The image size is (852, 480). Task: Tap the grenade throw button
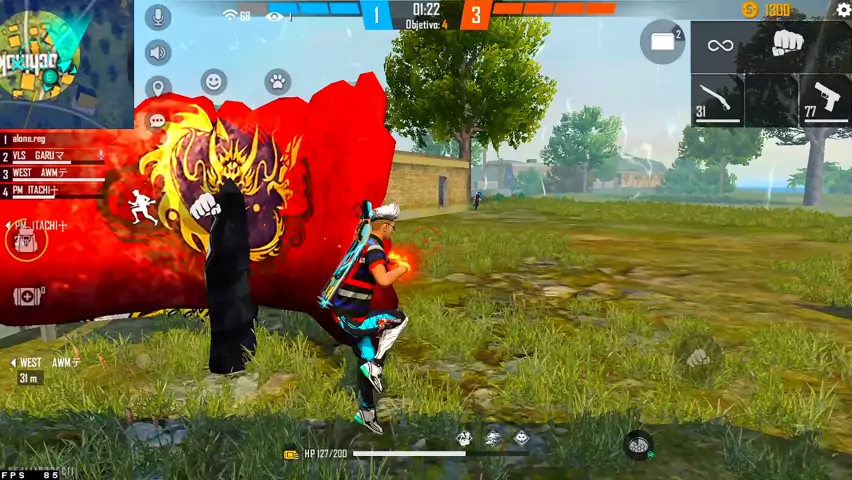coord(638,444)
